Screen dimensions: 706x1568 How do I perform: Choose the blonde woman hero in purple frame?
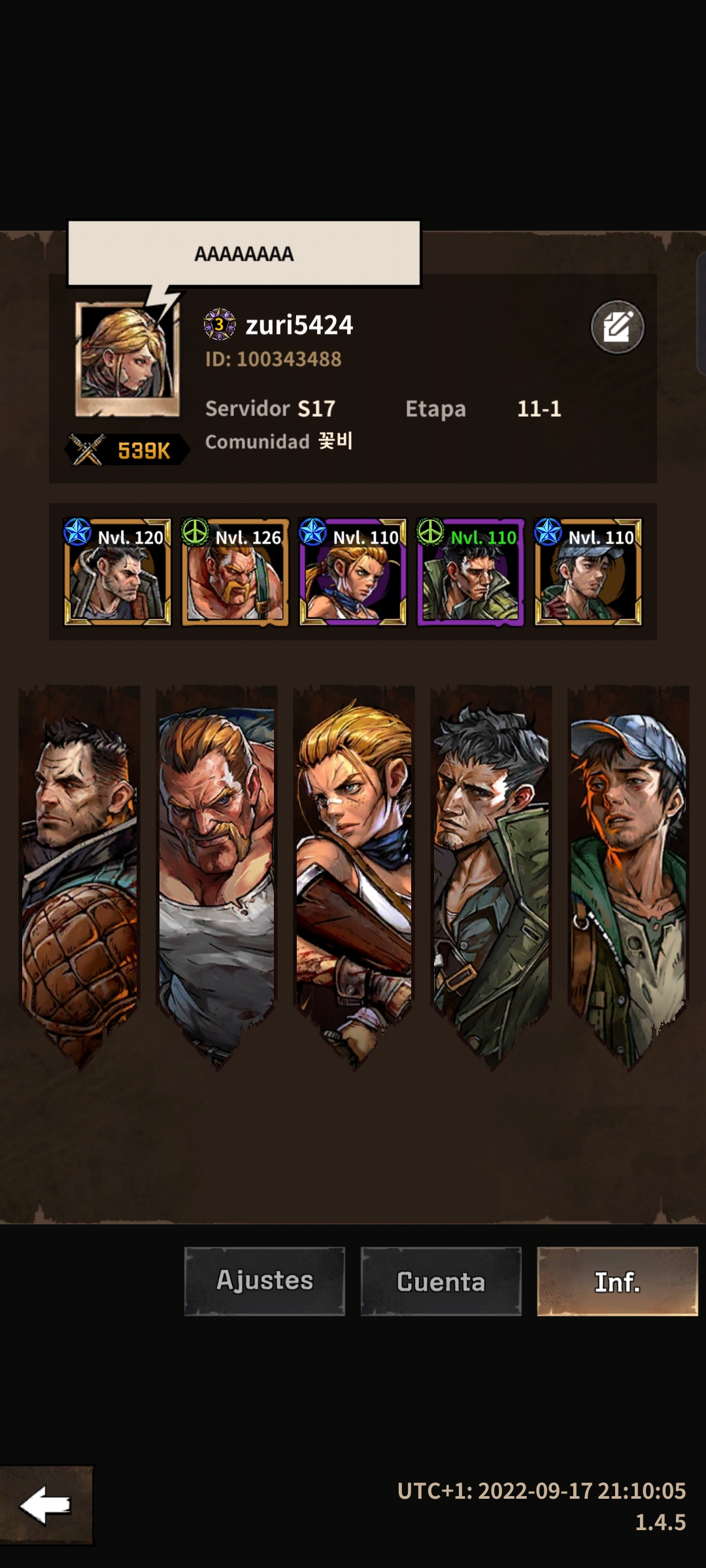pyautogui.click(x=353, y=572)
